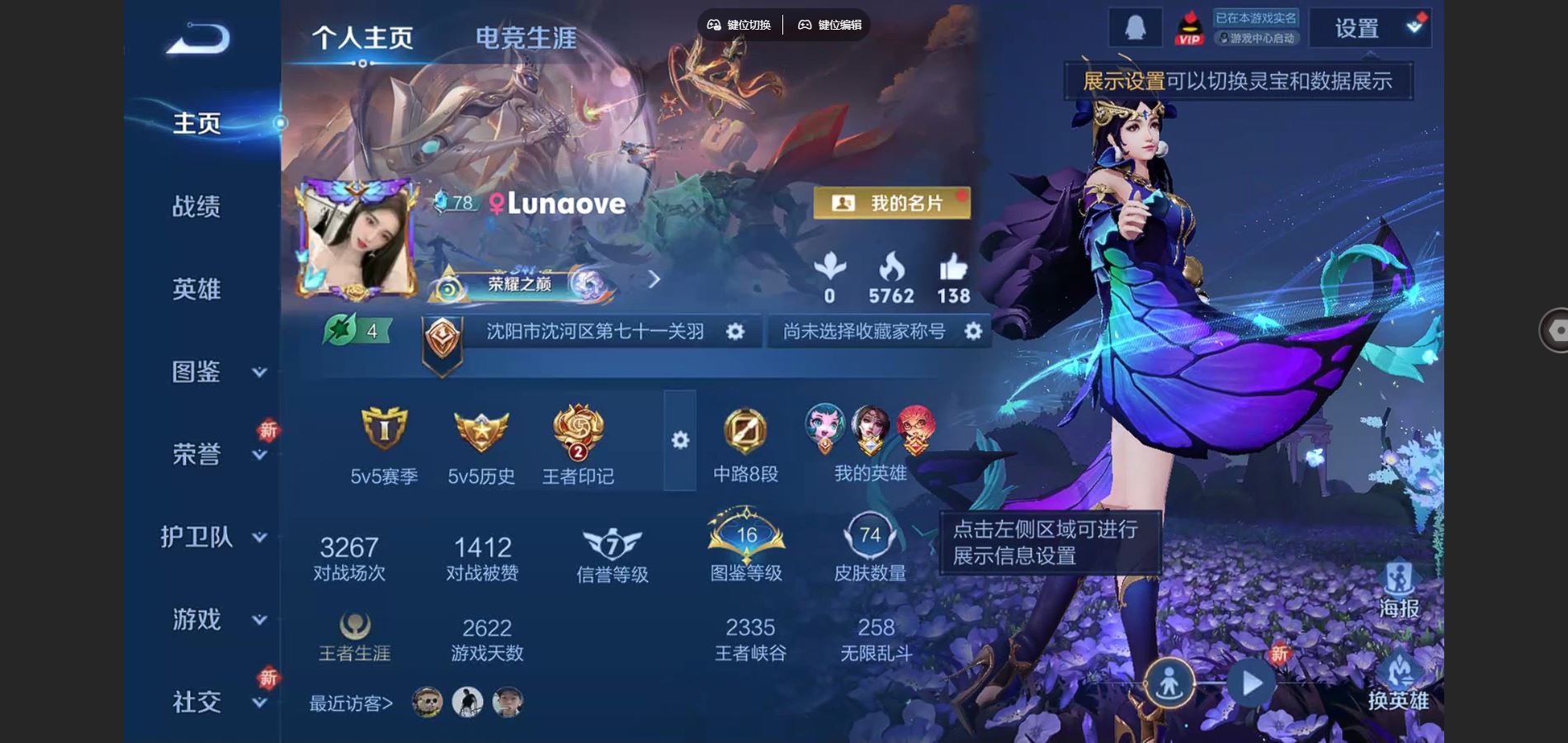Click the 键位编辑 overlay button
Image resolution: width=1568 pixels, height=743 pixels.
[x=829, y=25]
